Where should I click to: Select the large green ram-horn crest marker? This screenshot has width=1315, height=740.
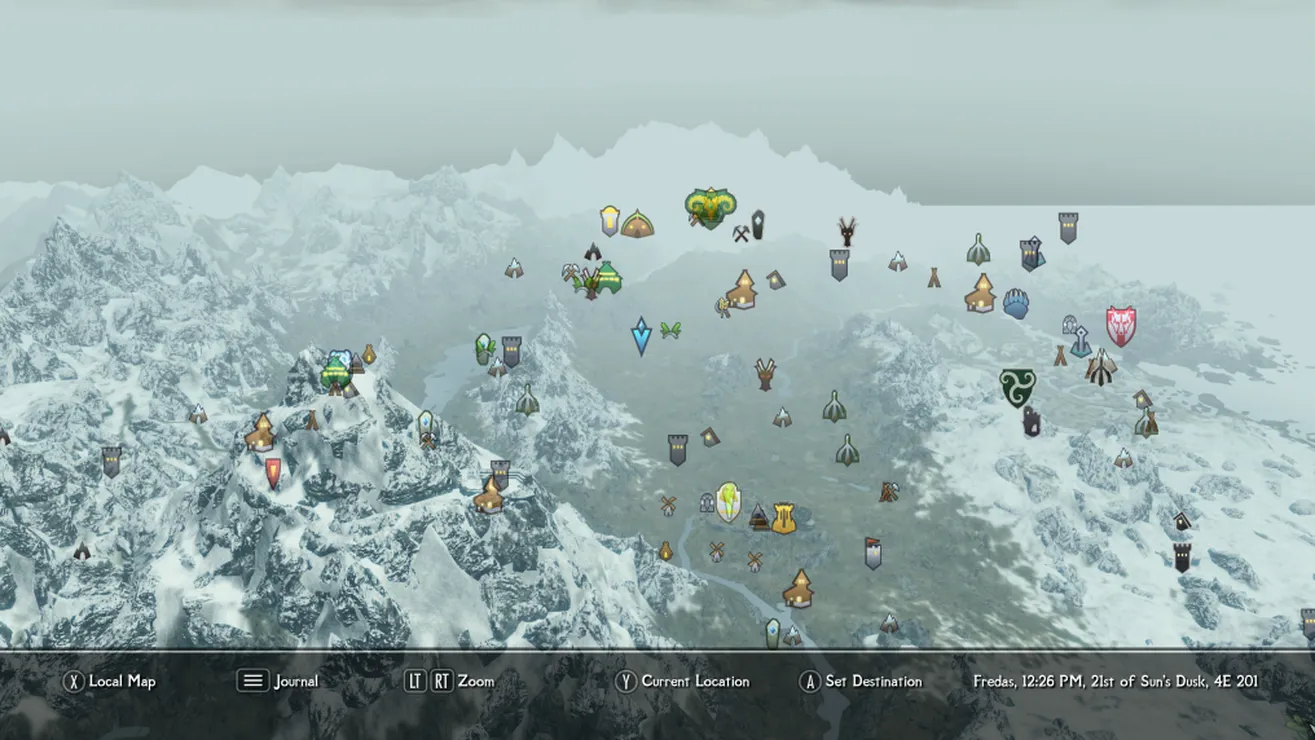point(709,208)
